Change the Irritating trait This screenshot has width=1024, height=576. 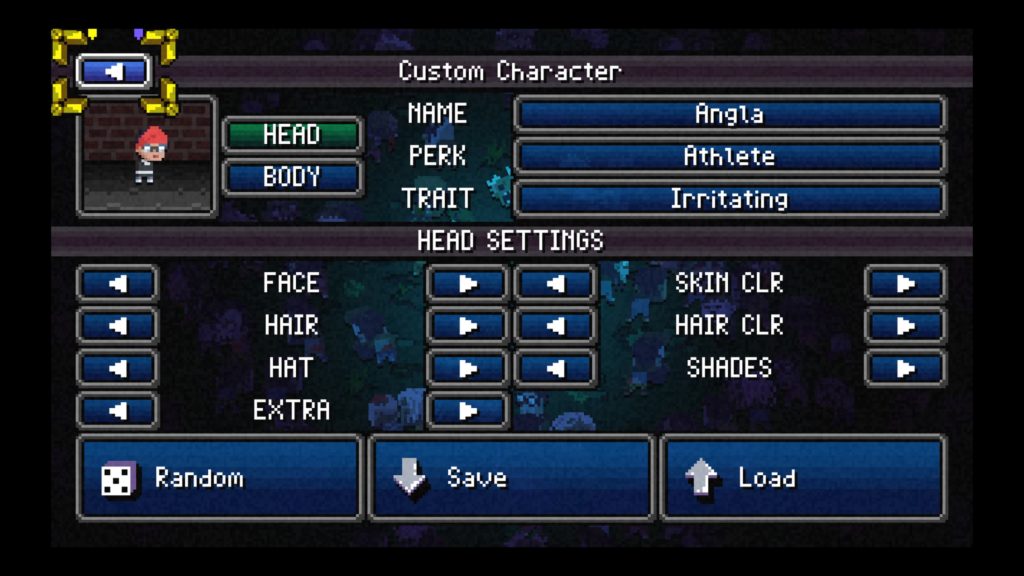(x=729, y=198)
